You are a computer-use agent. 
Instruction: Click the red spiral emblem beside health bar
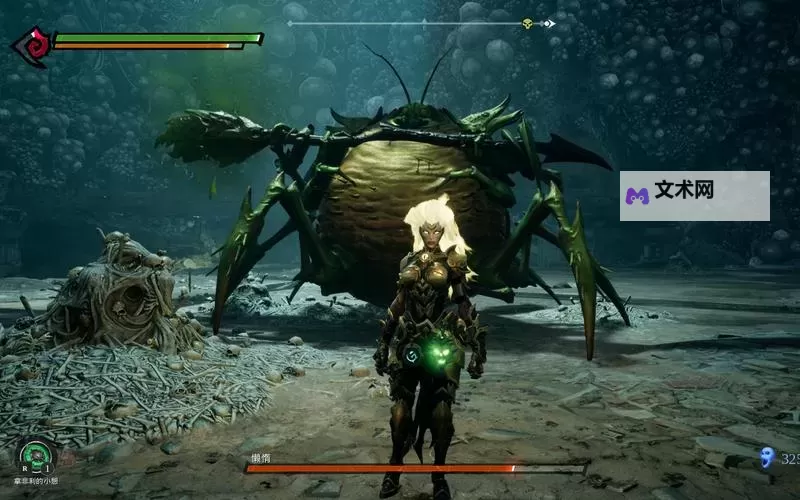[x=32, y=46]
